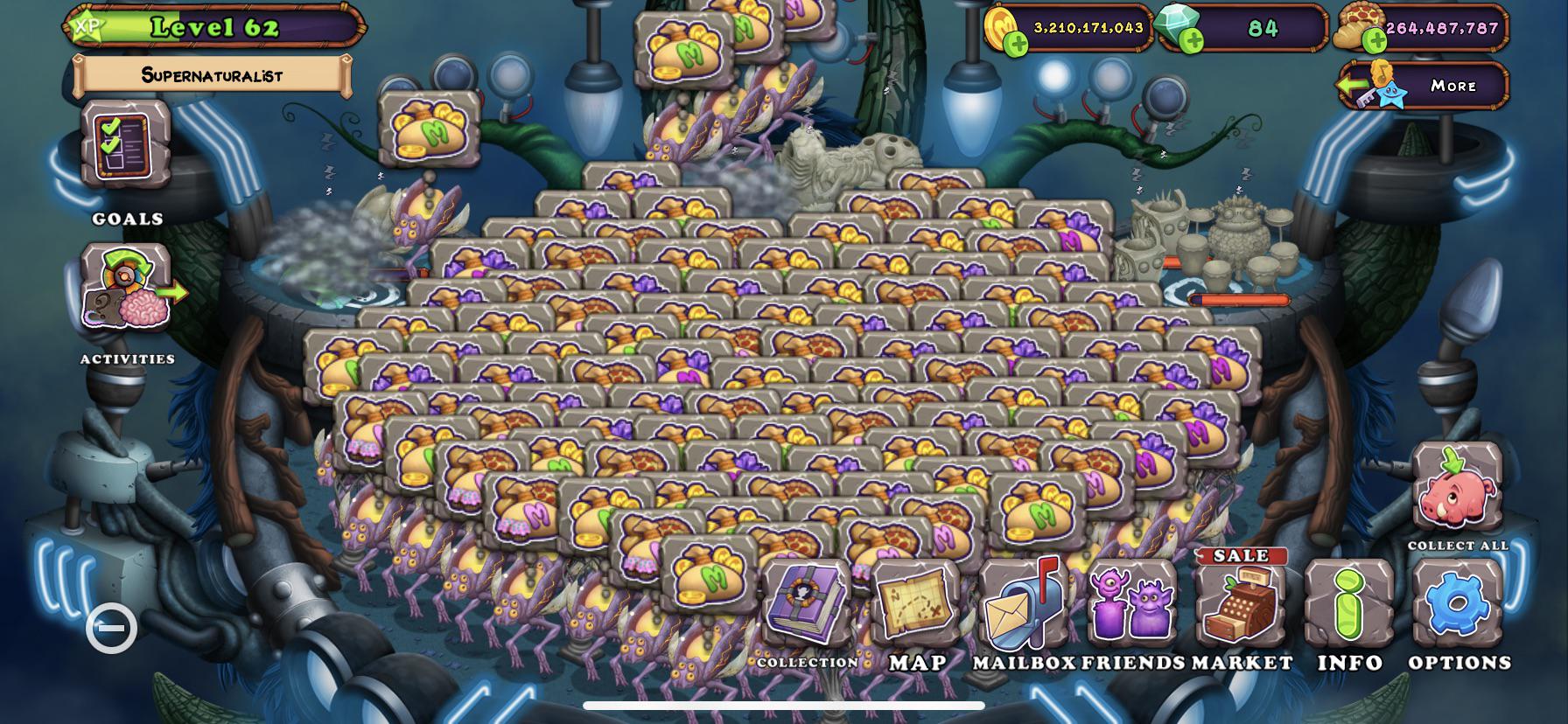Image resolution: width=1568 pixels, height=724 pixels.
Task: Open the Map
Action: (x=916, y=605)
